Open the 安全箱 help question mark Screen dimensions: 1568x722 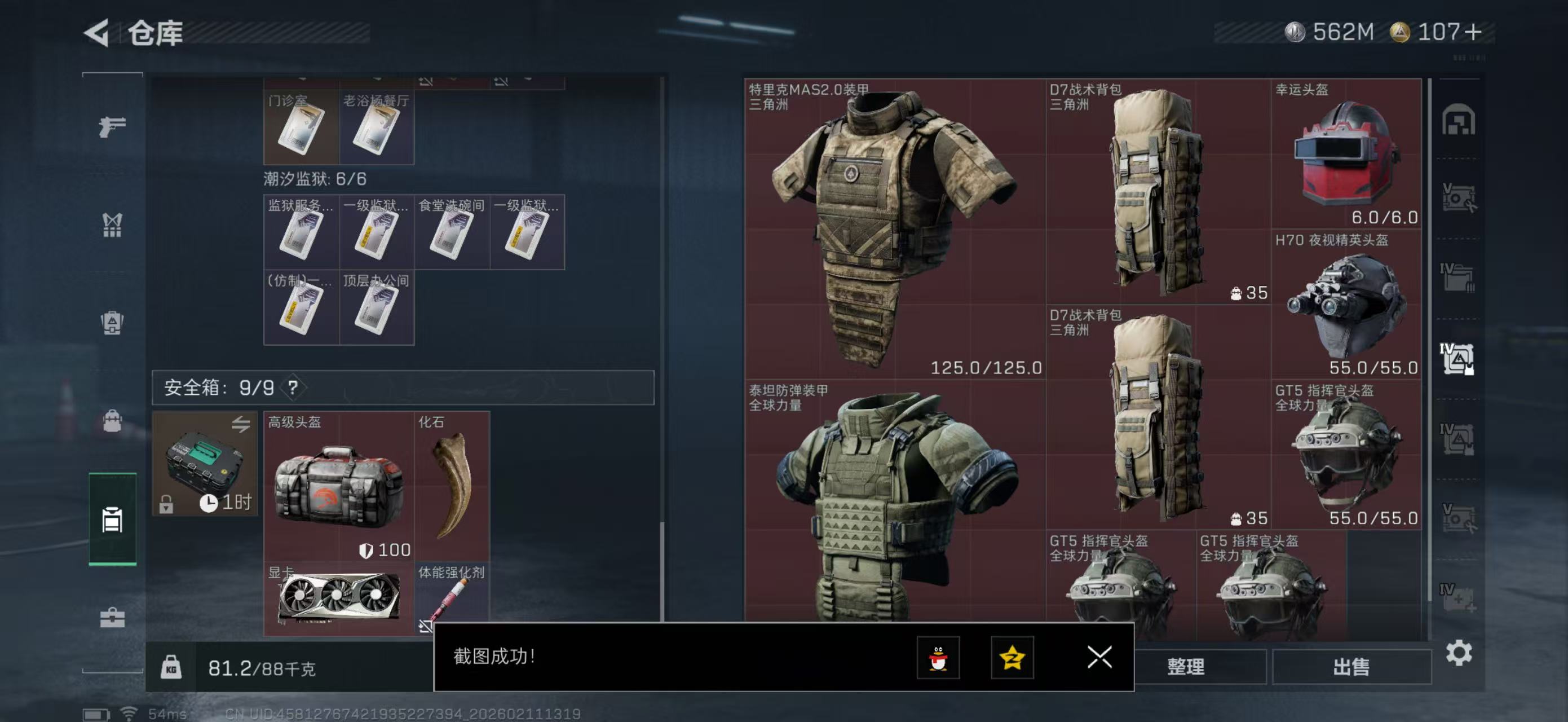pyautogui.click(x=293, y=387)
